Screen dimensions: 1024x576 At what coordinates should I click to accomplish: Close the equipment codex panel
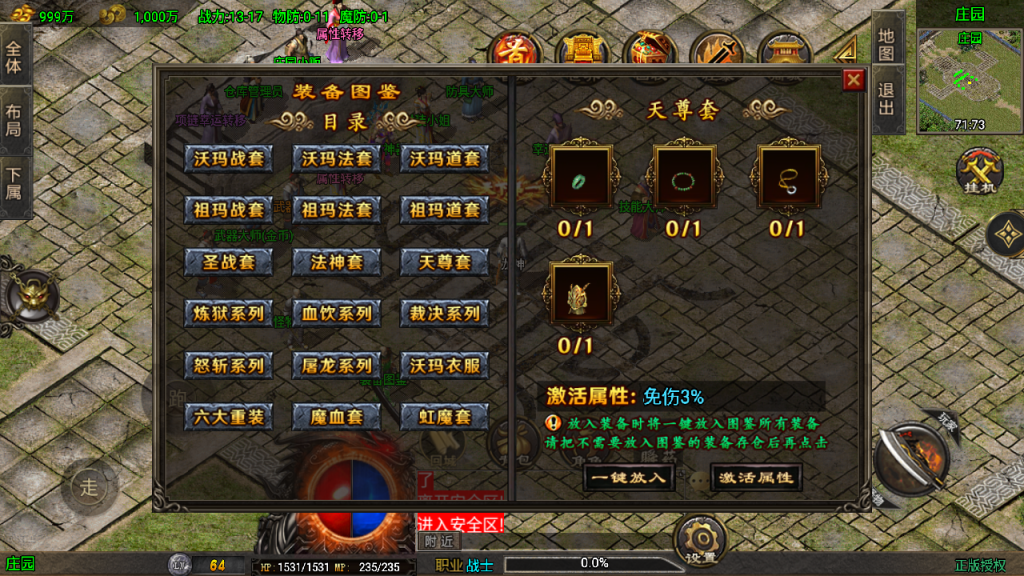tap(853, 80)
